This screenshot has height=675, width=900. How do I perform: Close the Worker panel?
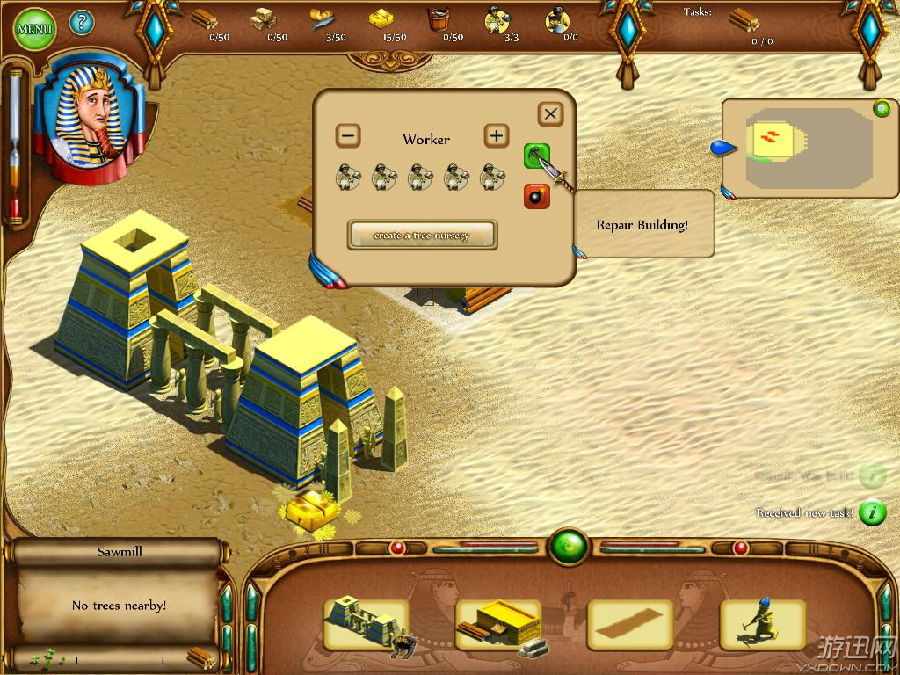click(x=551, y=114)
